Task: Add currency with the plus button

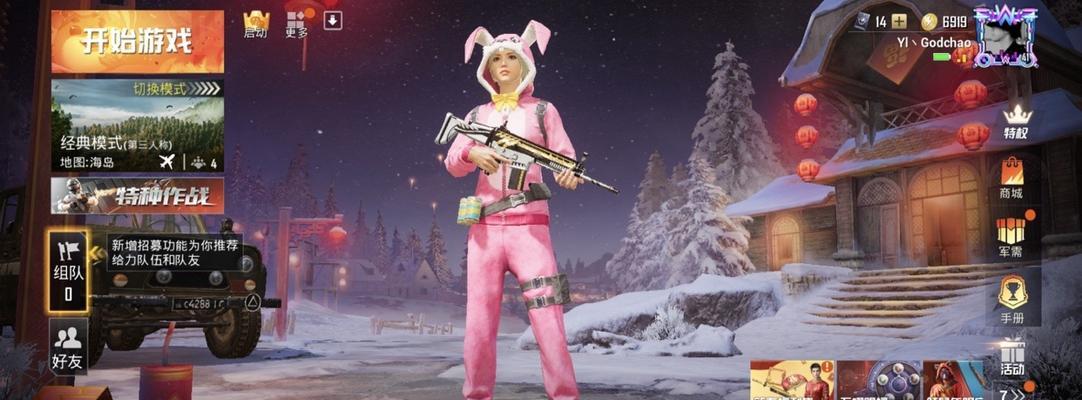Action: click(x=899, y=21)
